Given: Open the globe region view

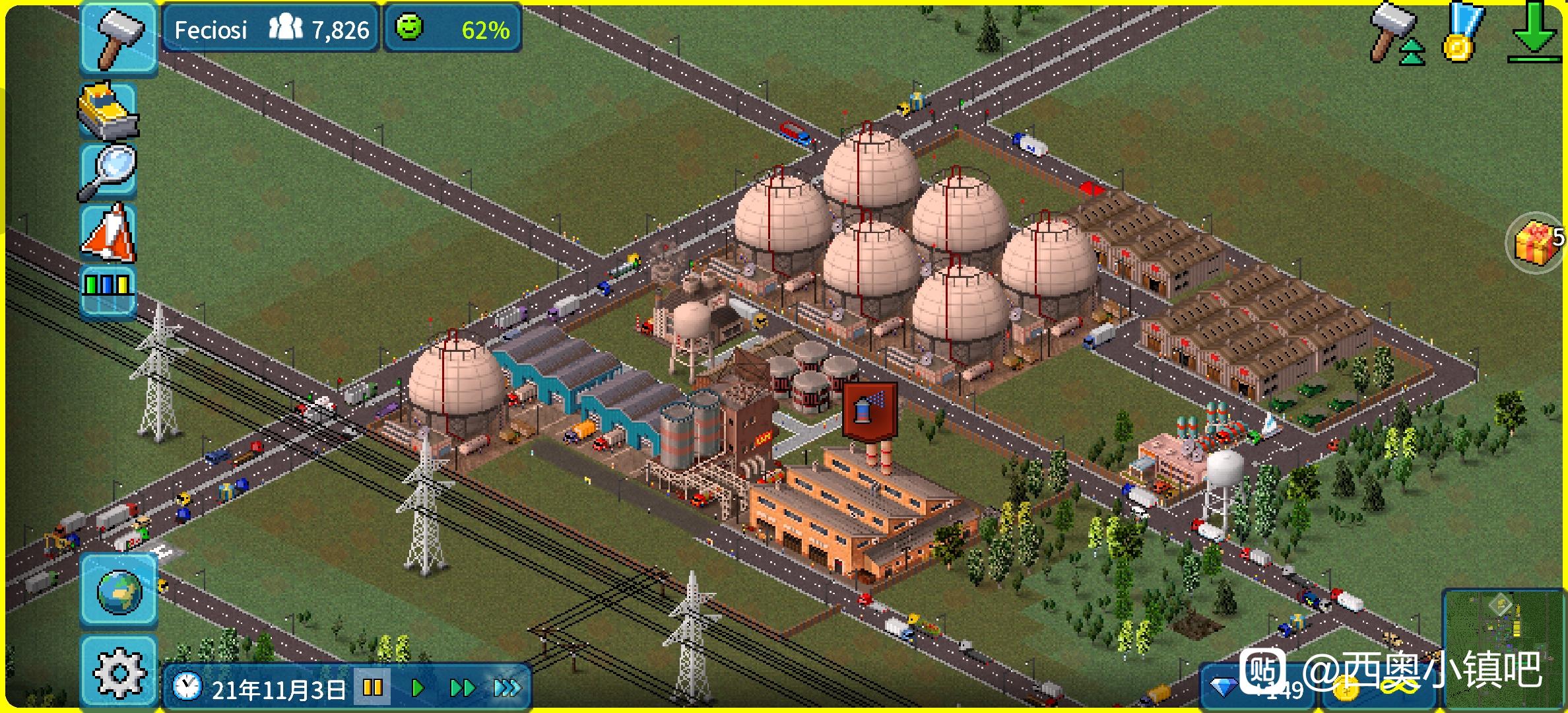Looking at the screenshot, I should pyautogui.click(x=119, y=592).
